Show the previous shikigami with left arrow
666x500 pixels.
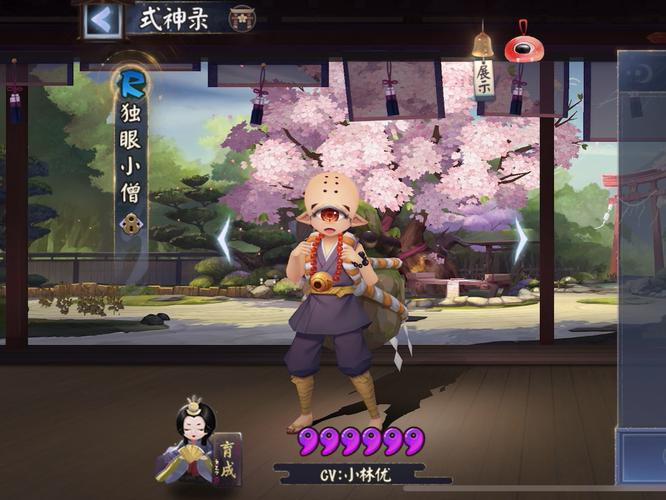click(225, 241)
